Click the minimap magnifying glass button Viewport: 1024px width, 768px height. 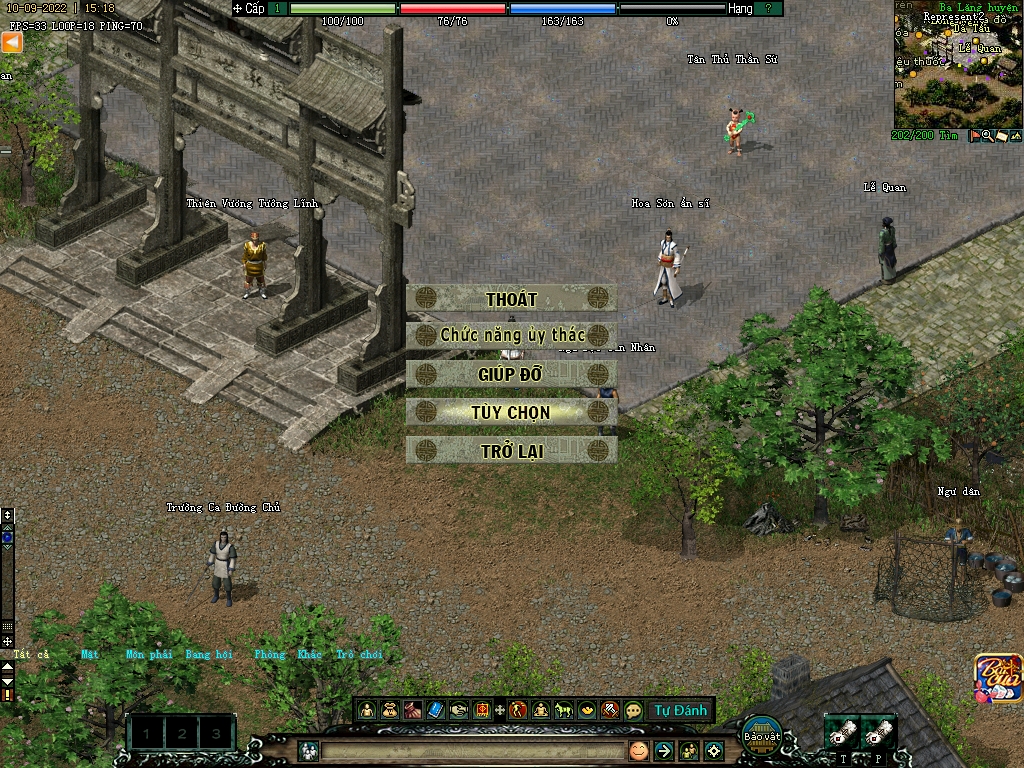pyautogui.click(x=988, y=136)
